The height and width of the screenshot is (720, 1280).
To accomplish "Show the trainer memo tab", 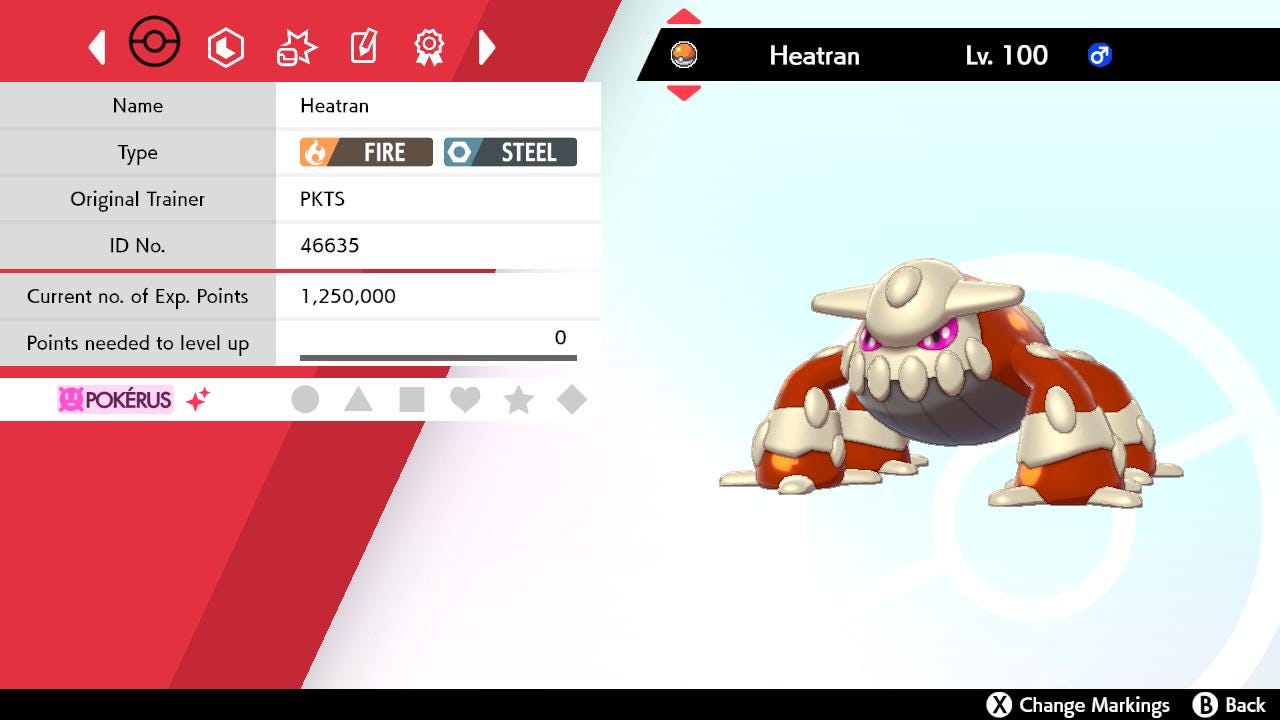I will (x=363, y=46).
